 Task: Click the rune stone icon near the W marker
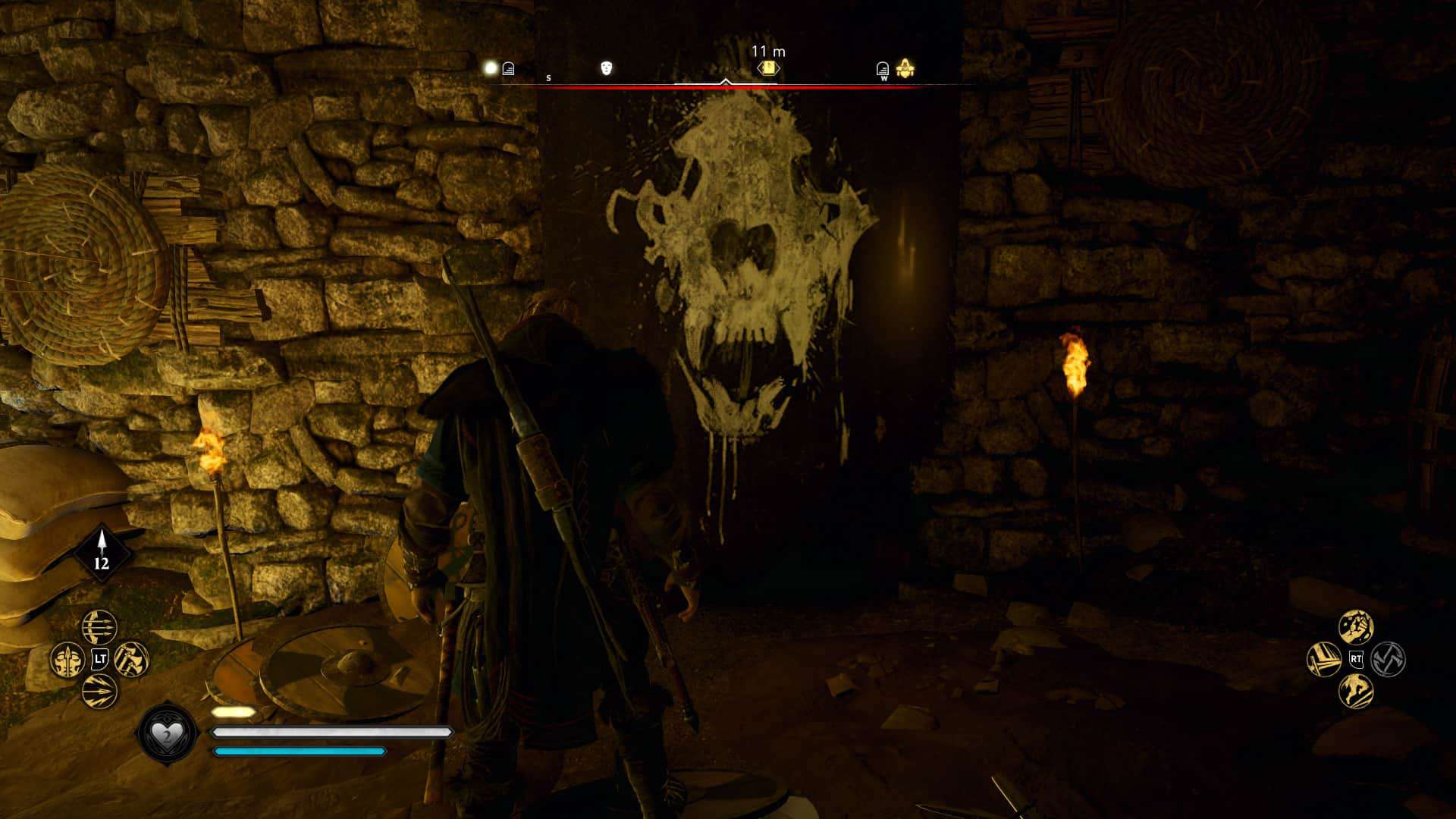(882, 68)
